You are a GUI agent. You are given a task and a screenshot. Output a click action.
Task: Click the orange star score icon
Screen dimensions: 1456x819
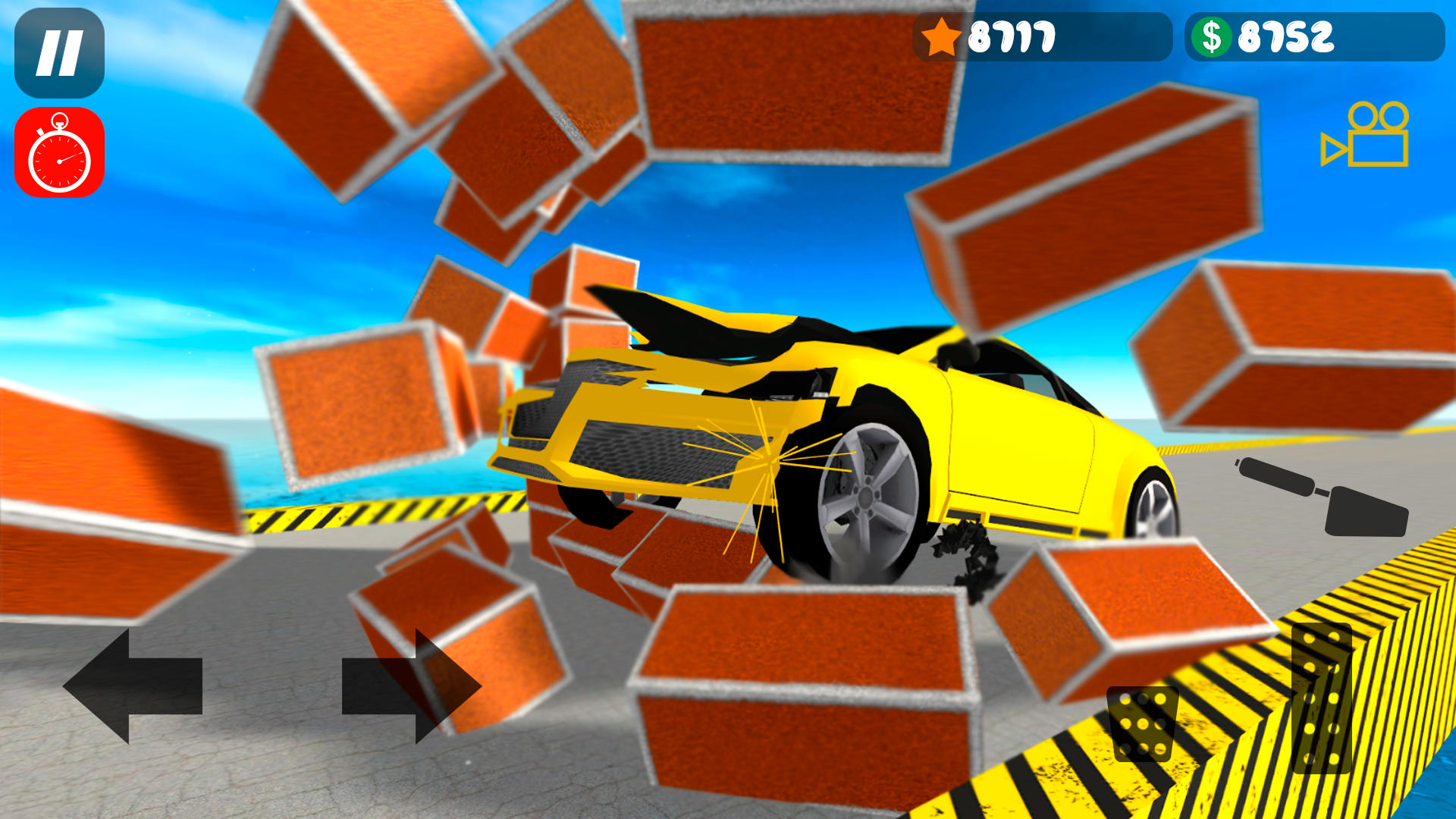pos(943,36)
